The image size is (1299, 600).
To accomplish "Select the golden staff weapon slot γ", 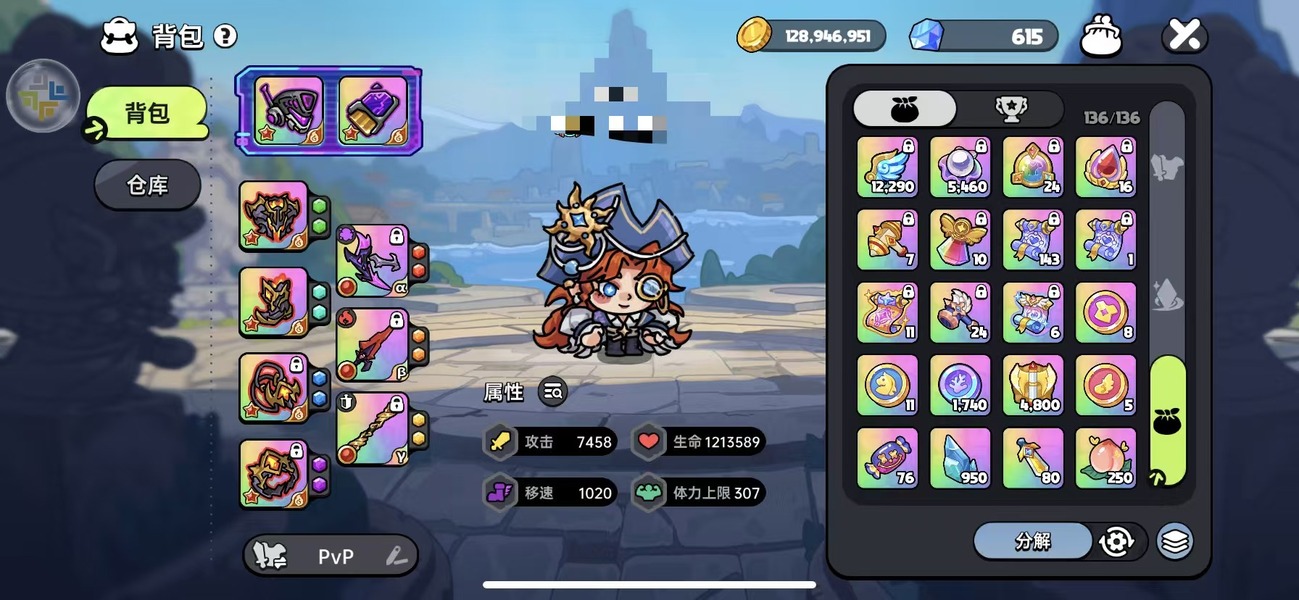I will pyautogui.click(x=373, y=429).
